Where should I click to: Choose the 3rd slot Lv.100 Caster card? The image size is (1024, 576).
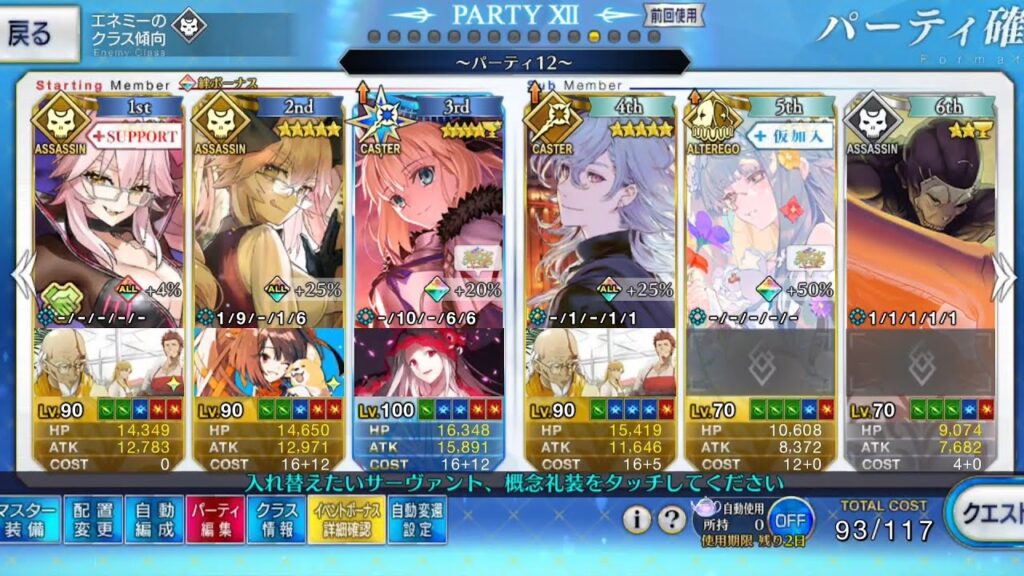[x=428, y=230]
